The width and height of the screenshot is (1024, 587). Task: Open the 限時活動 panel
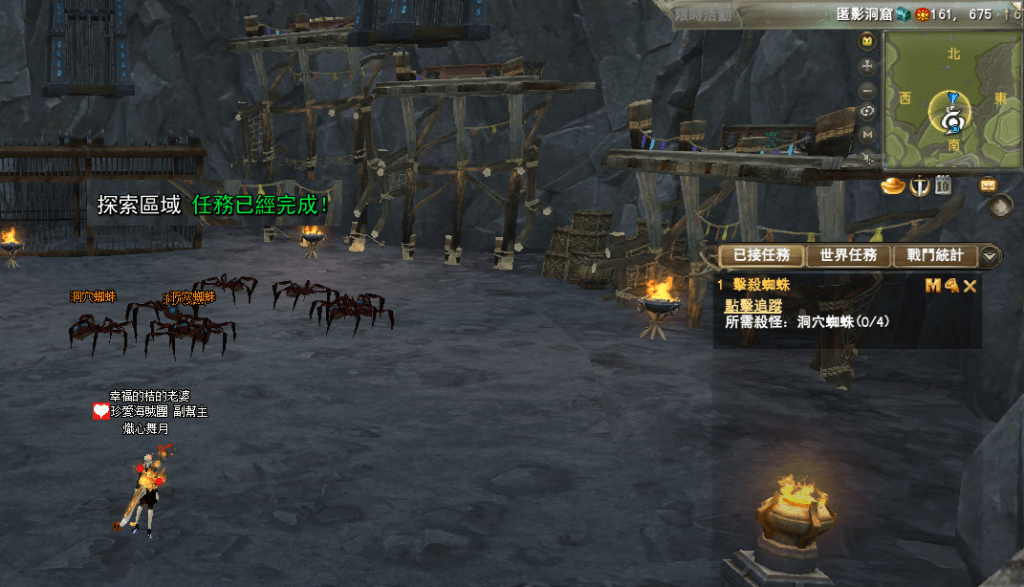702,13
